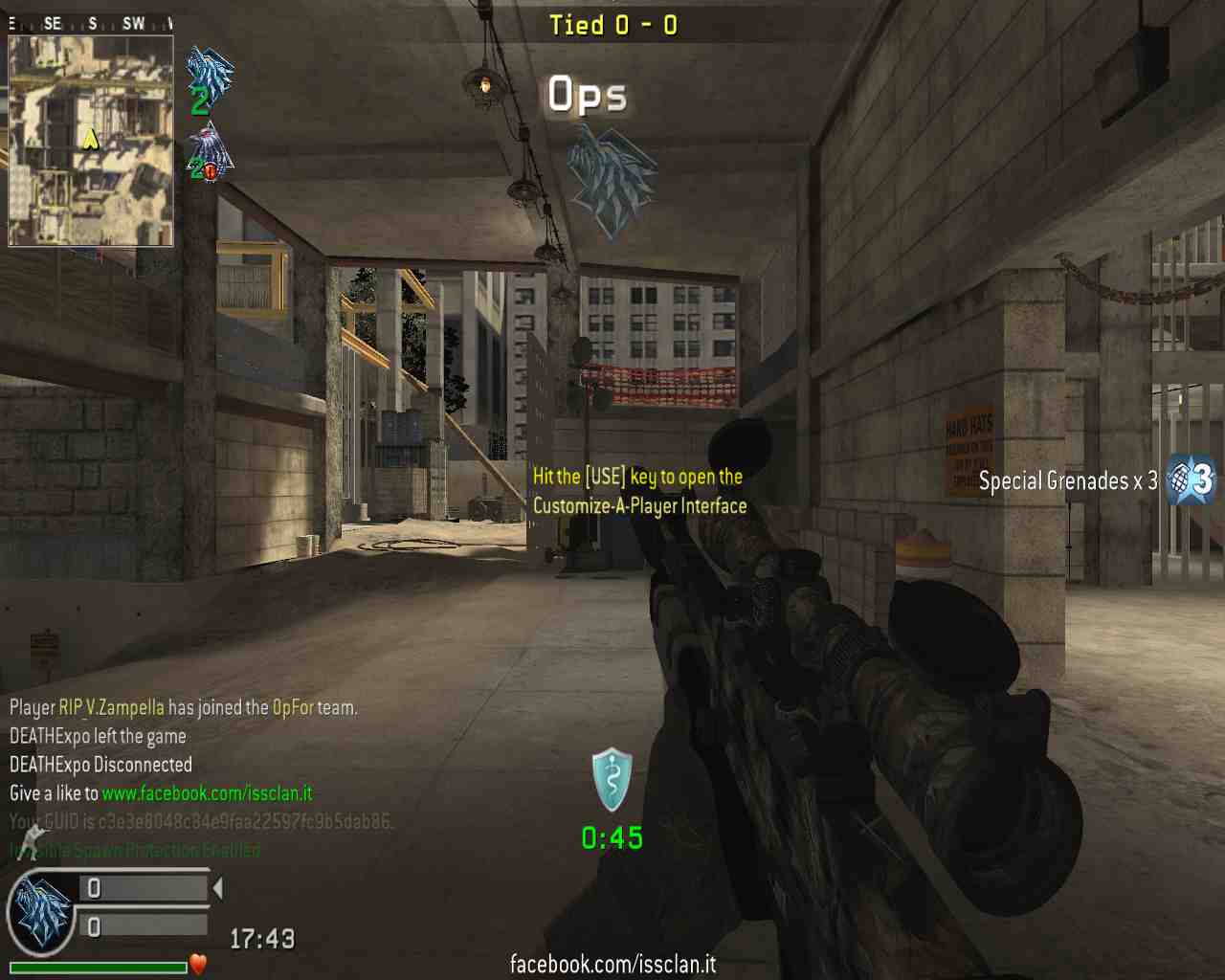Viewport: 1225px width, 980px height.
Task: Select the Special Grenades icon
Action: point(1192,479)
